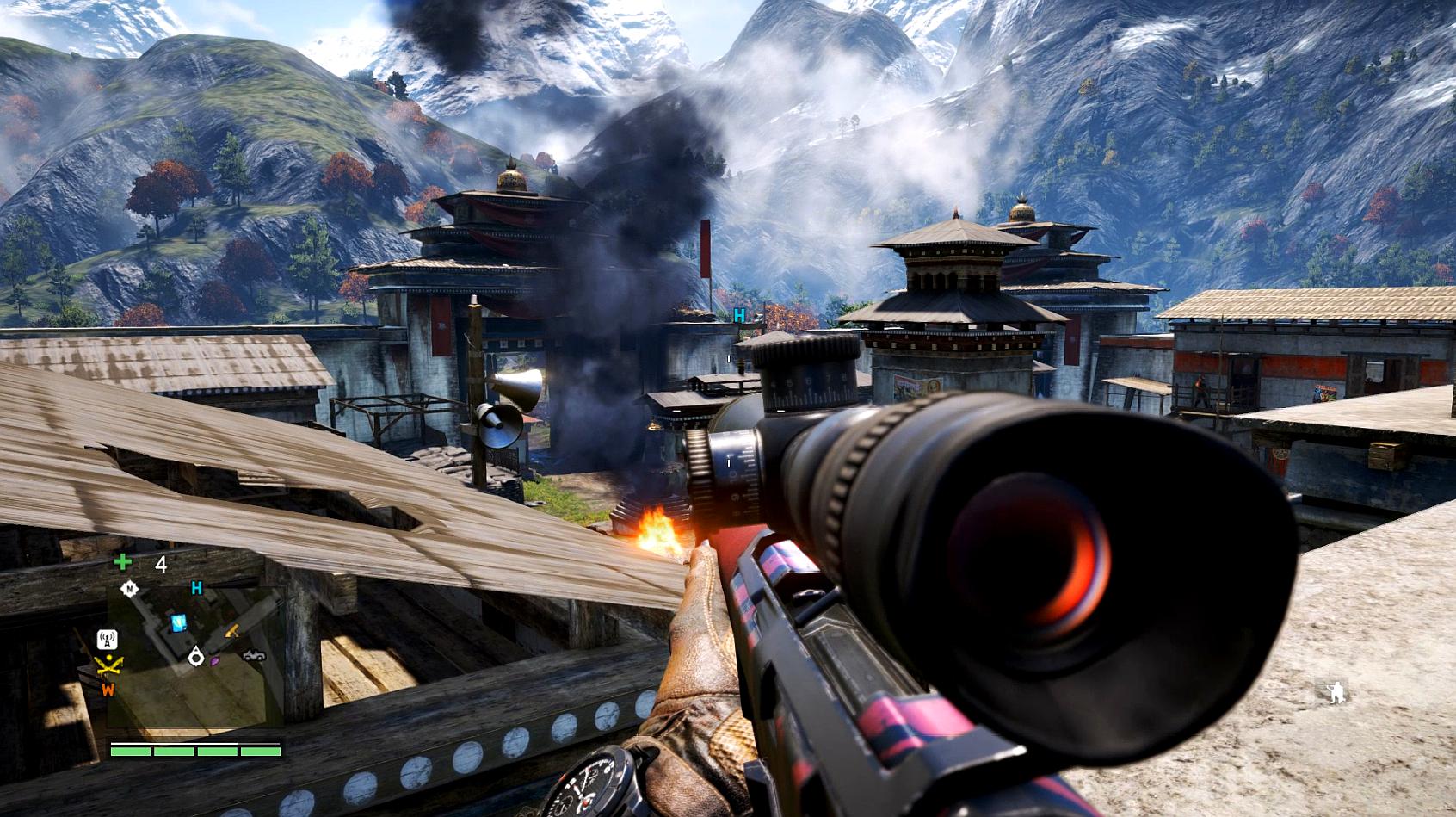Select the radio tower icon beside the minimap
Image resolution: width=1456 pixels, height=817 pixels.
point(108,640)
